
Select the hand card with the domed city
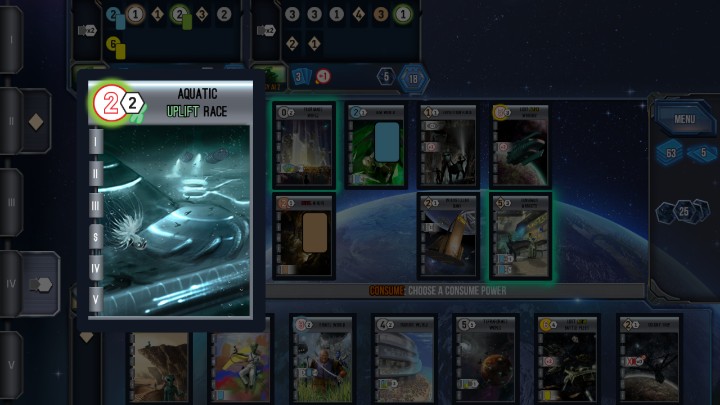tap(401, 360)
